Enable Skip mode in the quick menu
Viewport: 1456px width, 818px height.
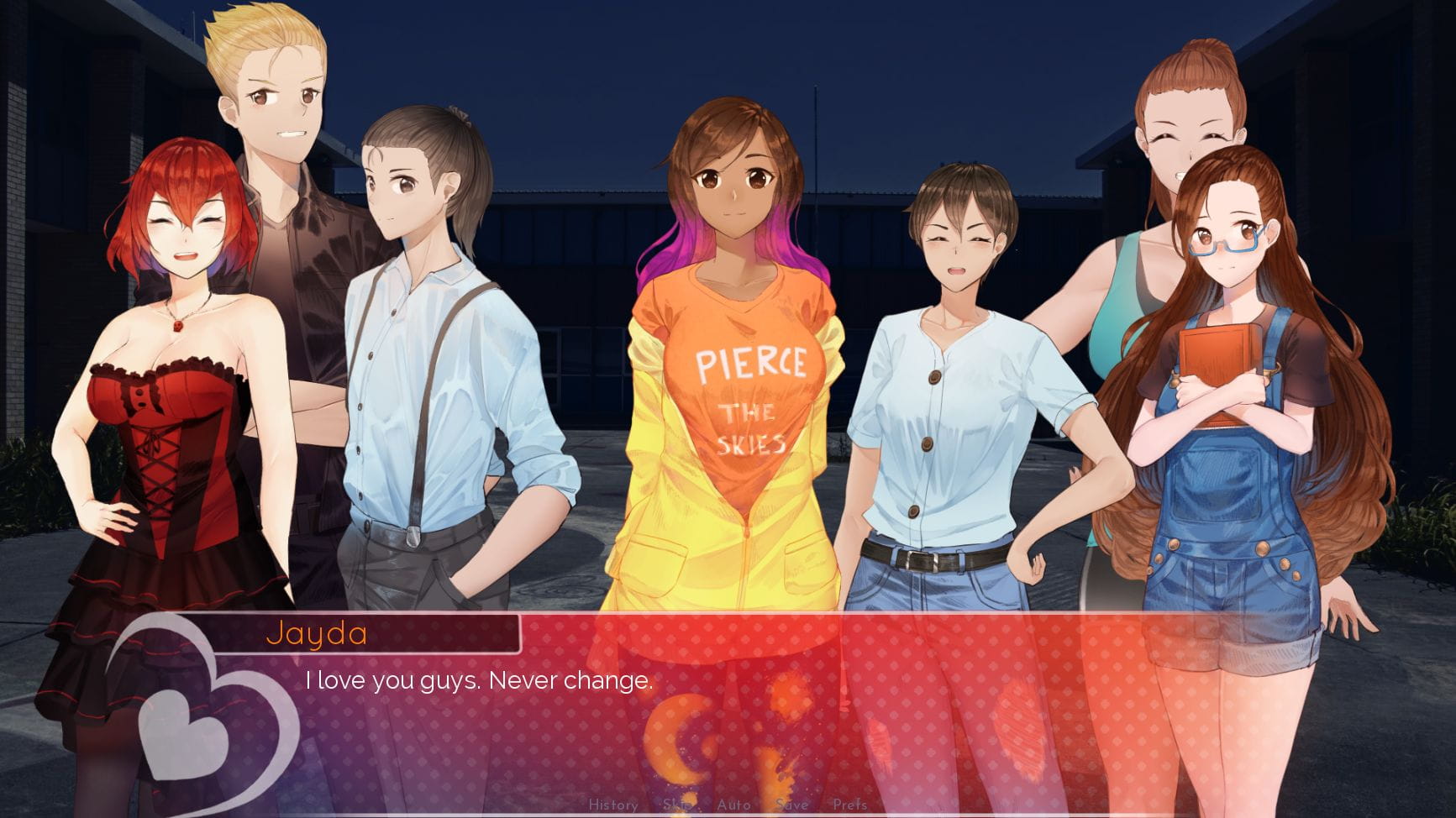pyautogui.click(x=678, y=805)
